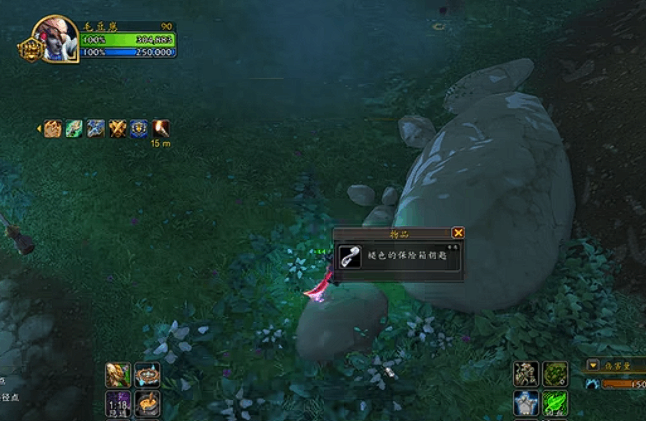Image resolution: width=646 pixels, height=421 pixels.
Task: Use the bird nest action button
Action: pyautogui.click(x=147, y=375)
